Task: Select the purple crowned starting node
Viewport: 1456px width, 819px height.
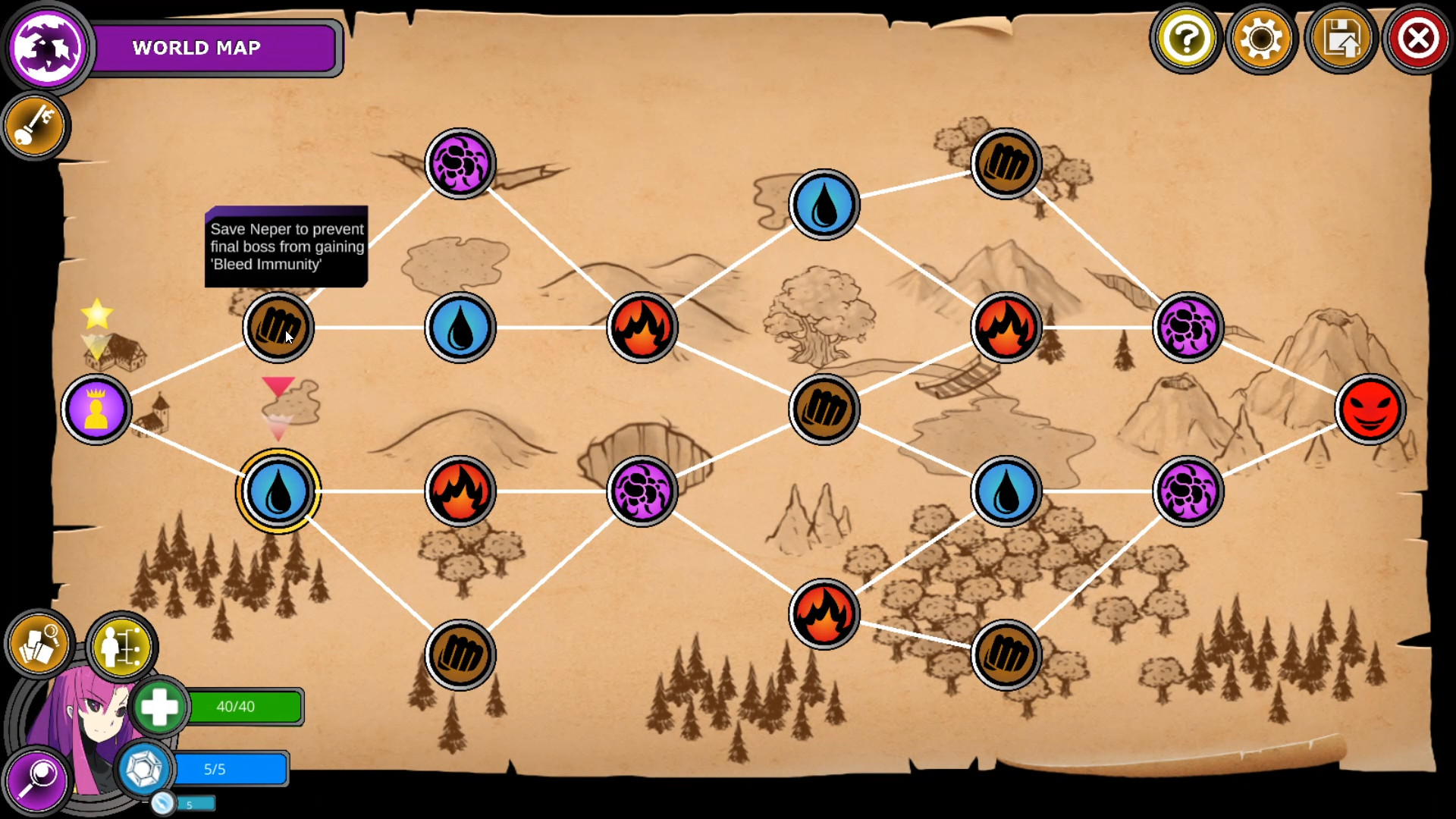Action: point(96,408)
